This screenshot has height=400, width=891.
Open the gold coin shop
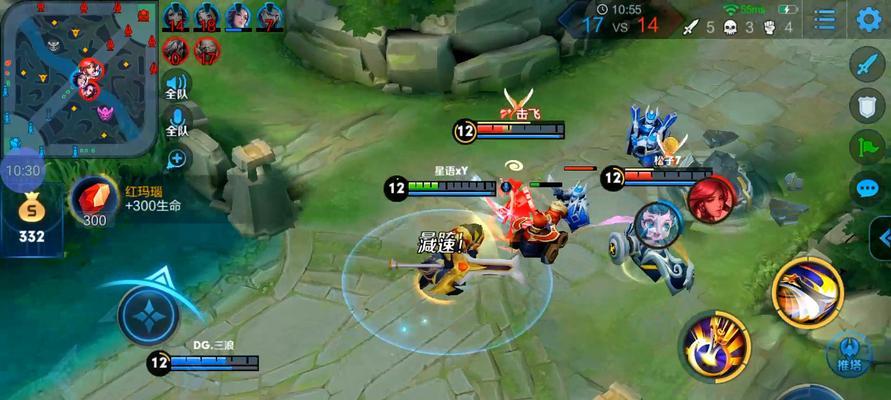(31, 213)
